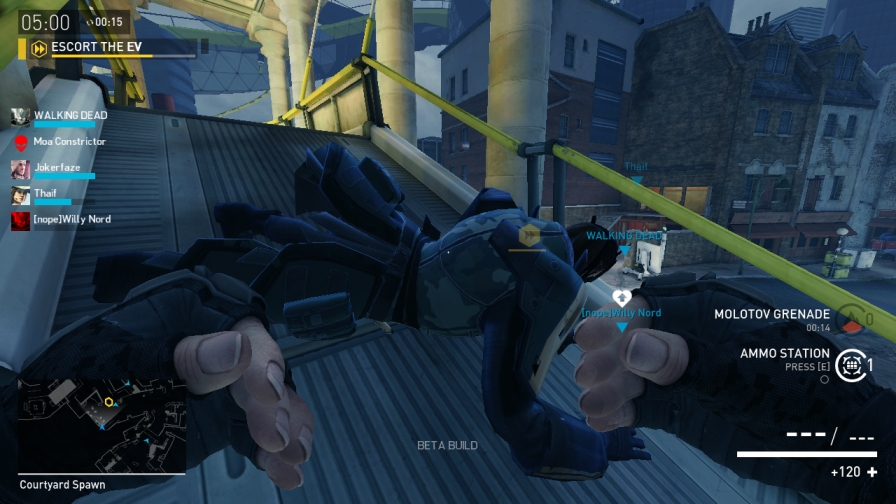The image size is (896, 504).
Task: Click [nope]Willy Nord in the team list
Action: pos(71,219)
